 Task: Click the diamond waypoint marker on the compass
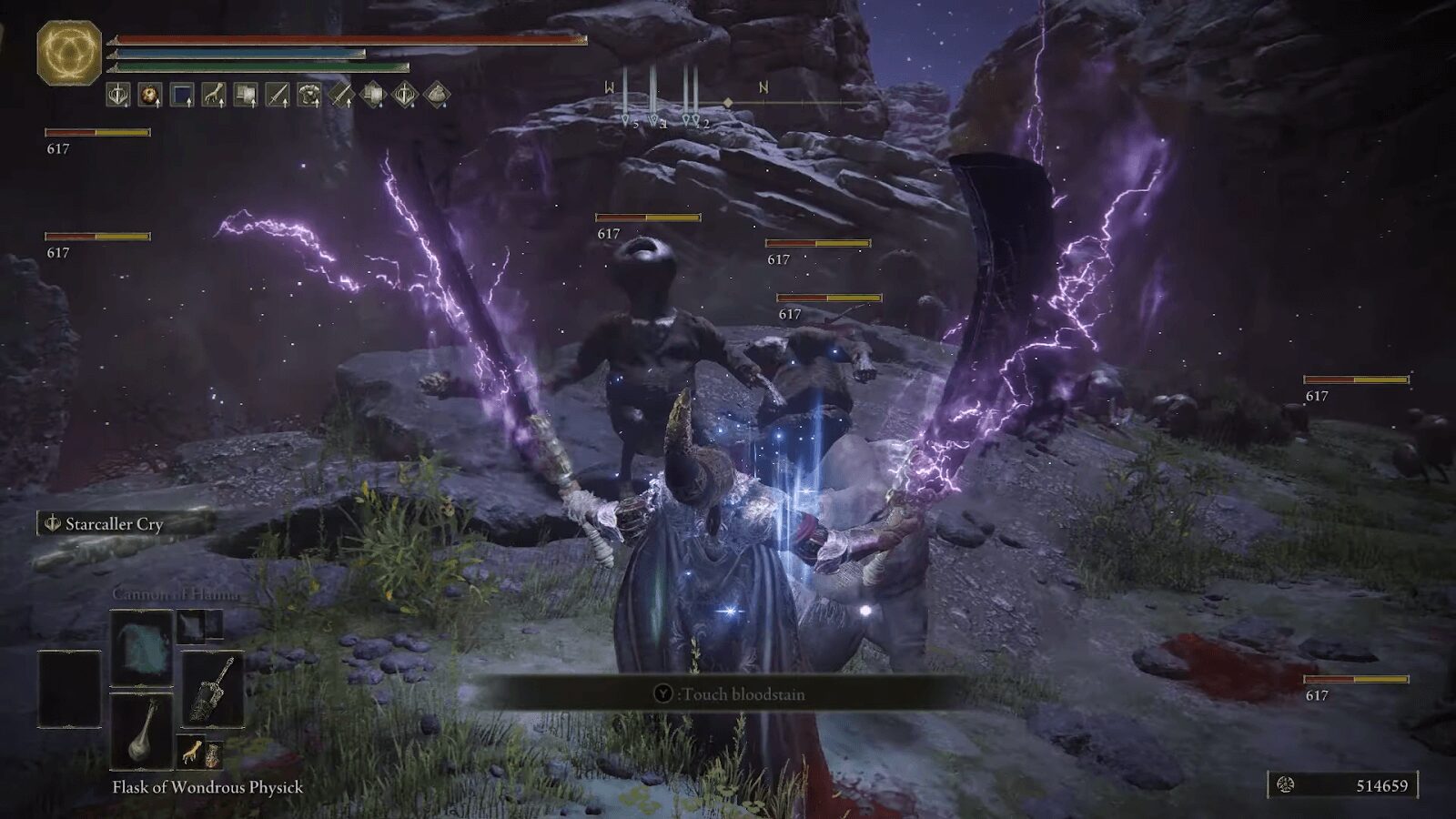[728, 102]
